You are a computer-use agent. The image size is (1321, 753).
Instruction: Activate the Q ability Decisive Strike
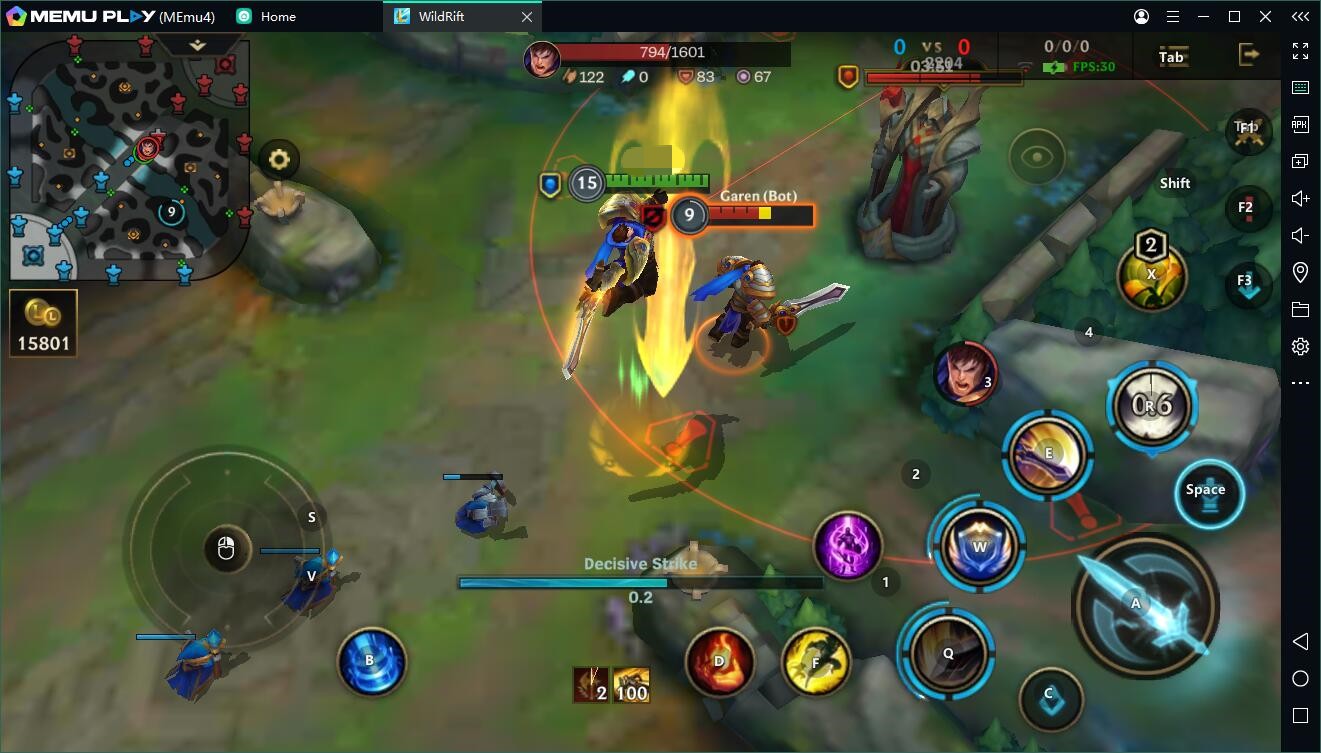click(x=947, y=652)
